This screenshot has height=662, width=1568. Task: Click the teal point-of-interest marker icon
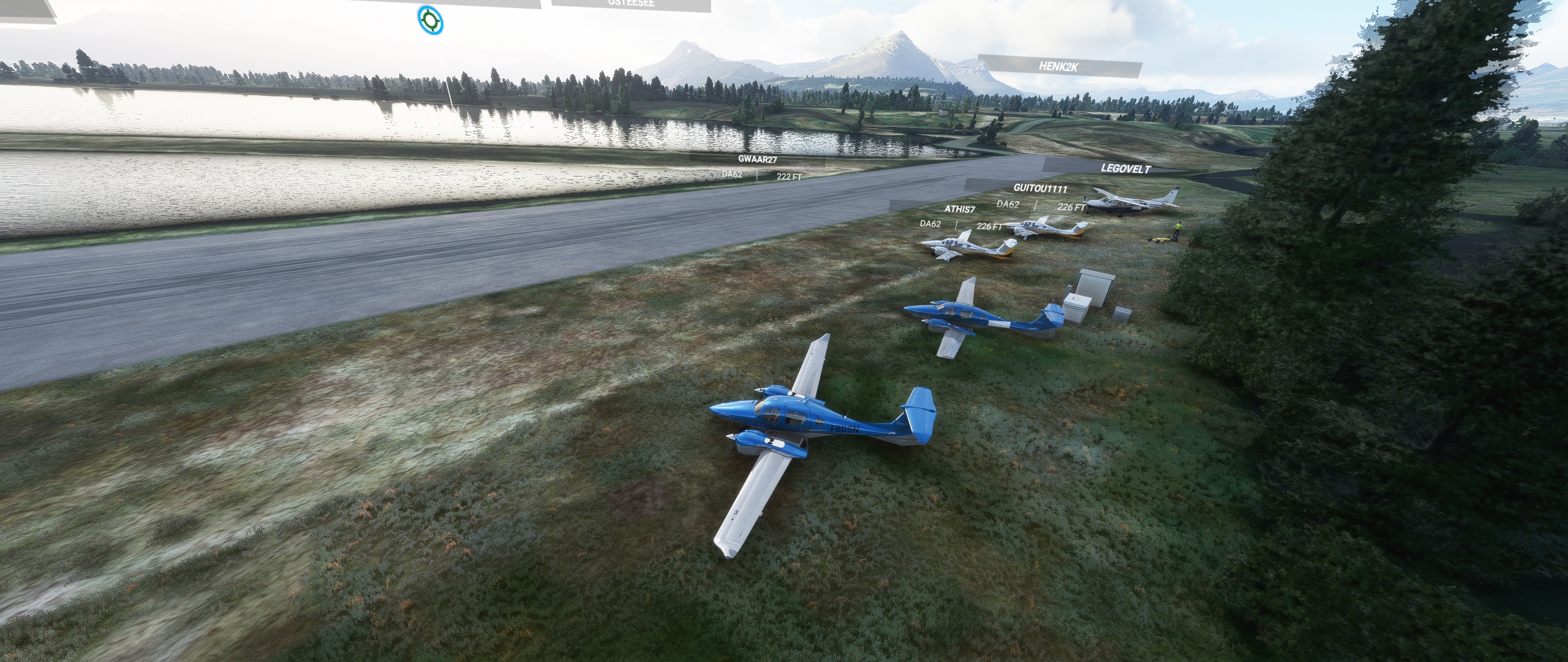[430, 20]
